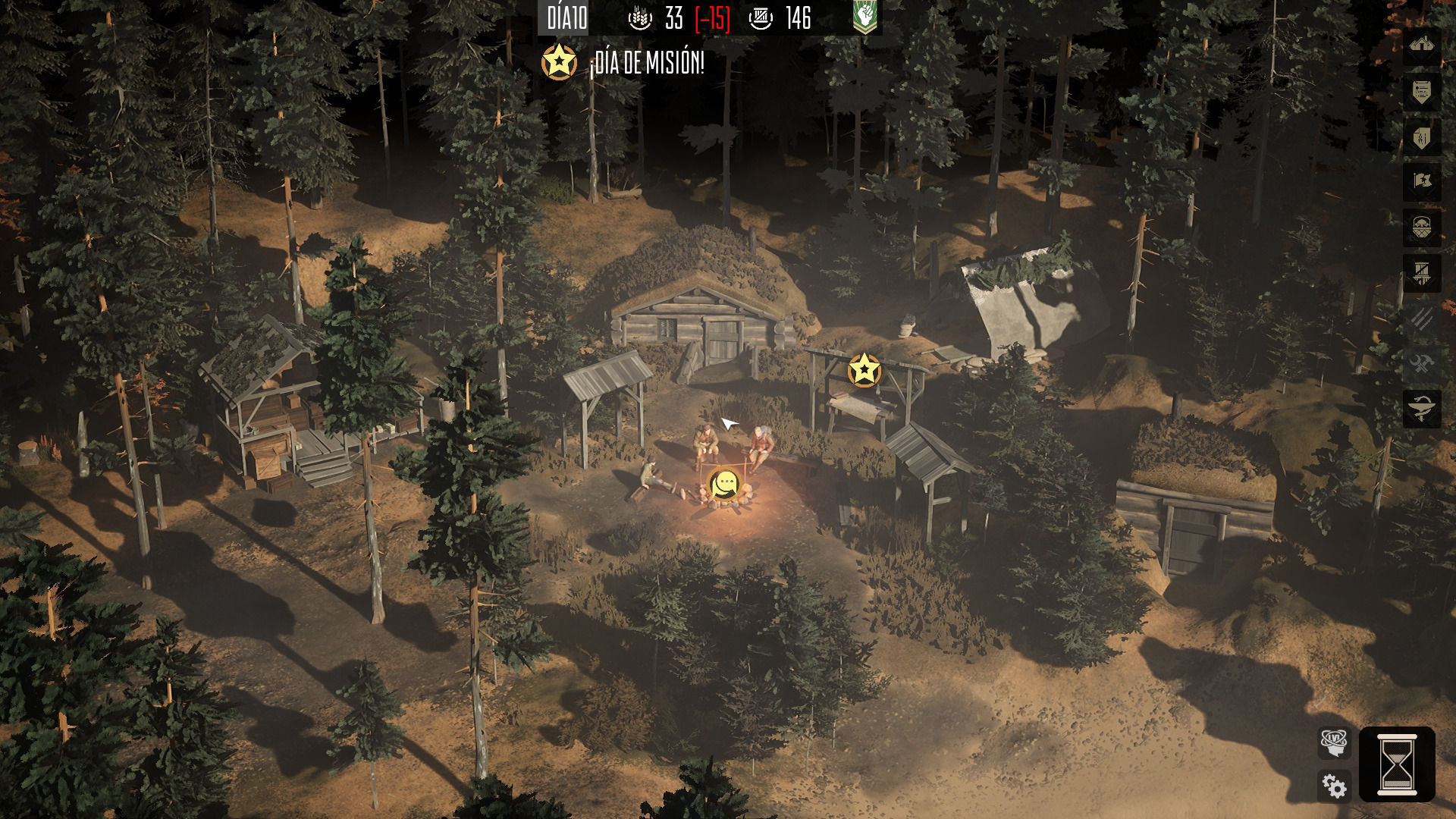Image resolution: width=1456 pixels, height=819 pixels.
Task: Open the task list shield icon
Action: click(1421, 93)
